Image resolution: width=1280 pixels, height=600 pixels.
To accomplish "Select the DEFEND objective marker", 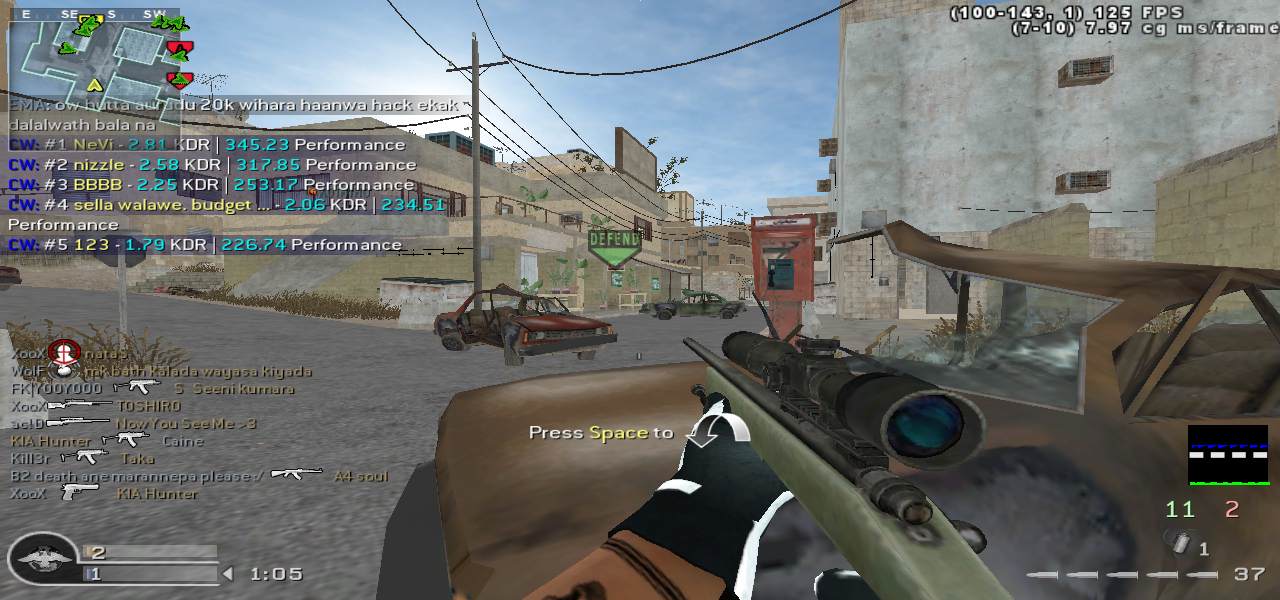I will pyautogui.click(x=613, y=244).
